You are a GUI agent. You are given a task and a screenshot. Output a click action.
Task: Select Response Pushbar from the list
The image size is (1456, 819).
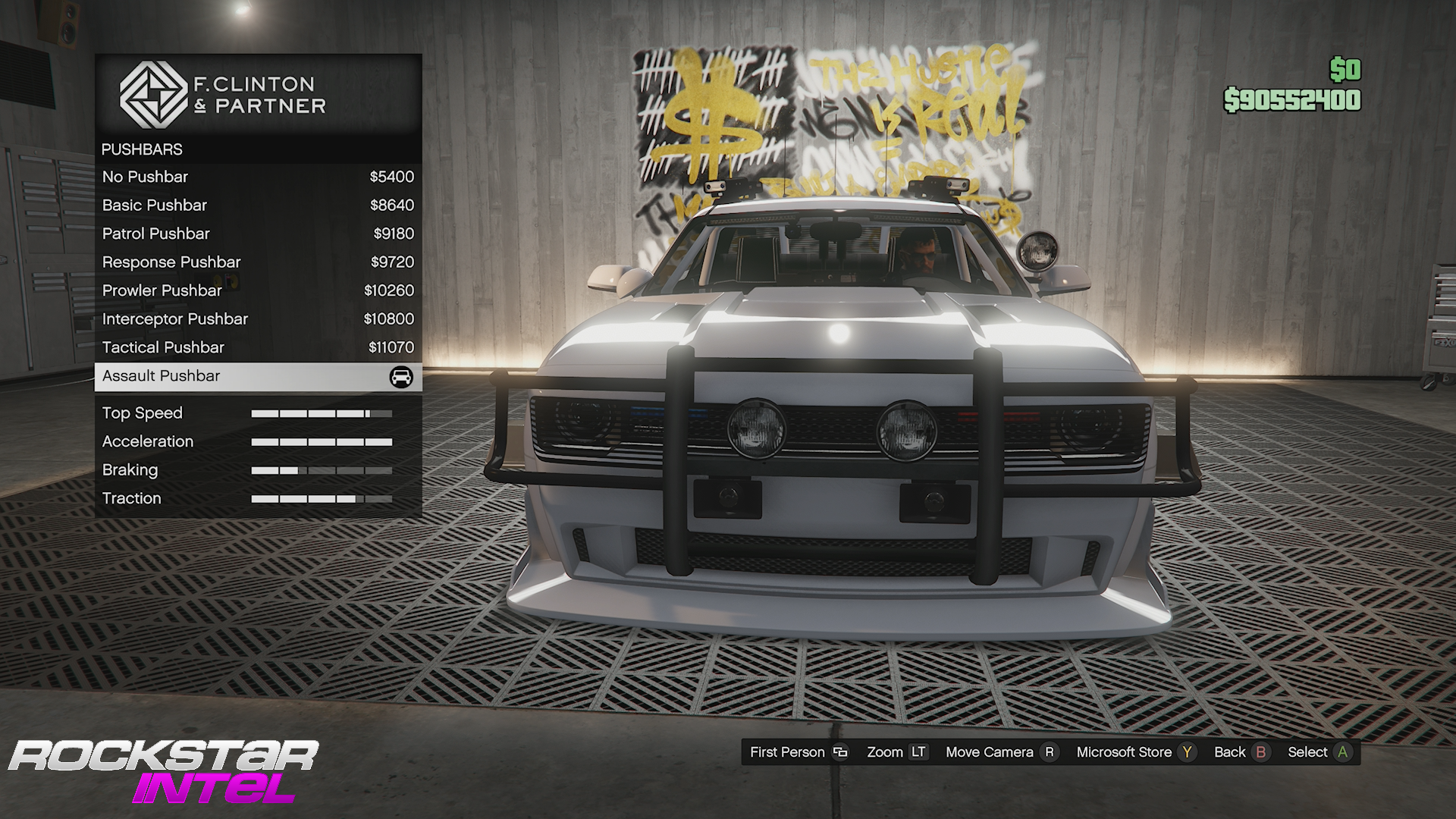click(258, 262)
